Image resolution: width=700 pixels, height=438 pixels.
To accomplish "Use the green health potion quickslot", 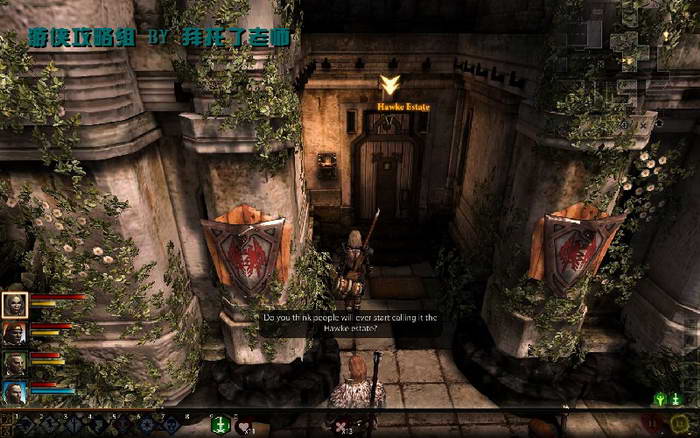I will (220, 425).
